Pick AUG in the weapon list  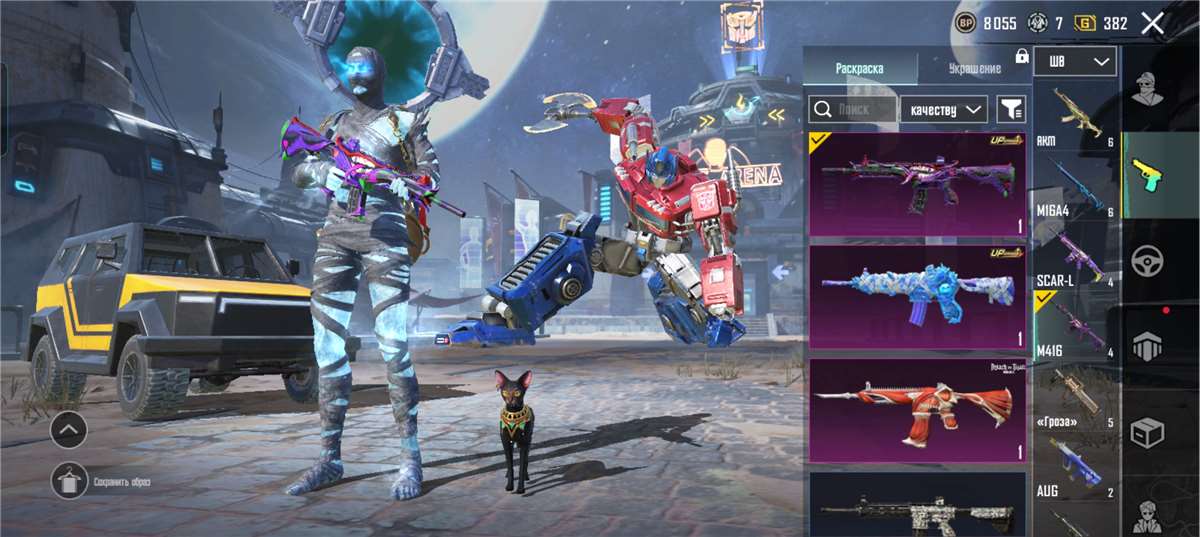[x=1074, y=470]
